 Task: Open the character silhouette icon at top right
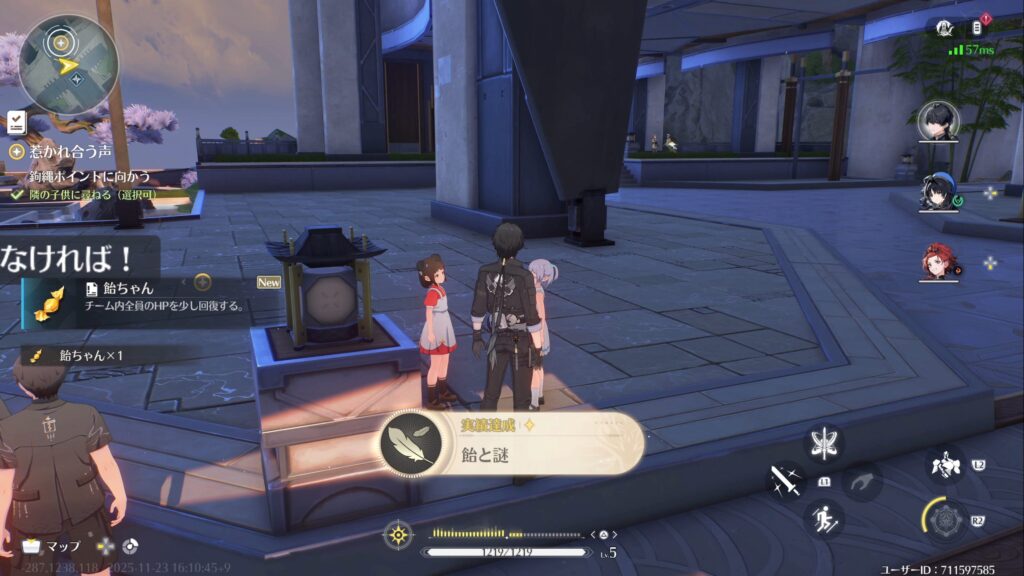click(x=942, y=28)
